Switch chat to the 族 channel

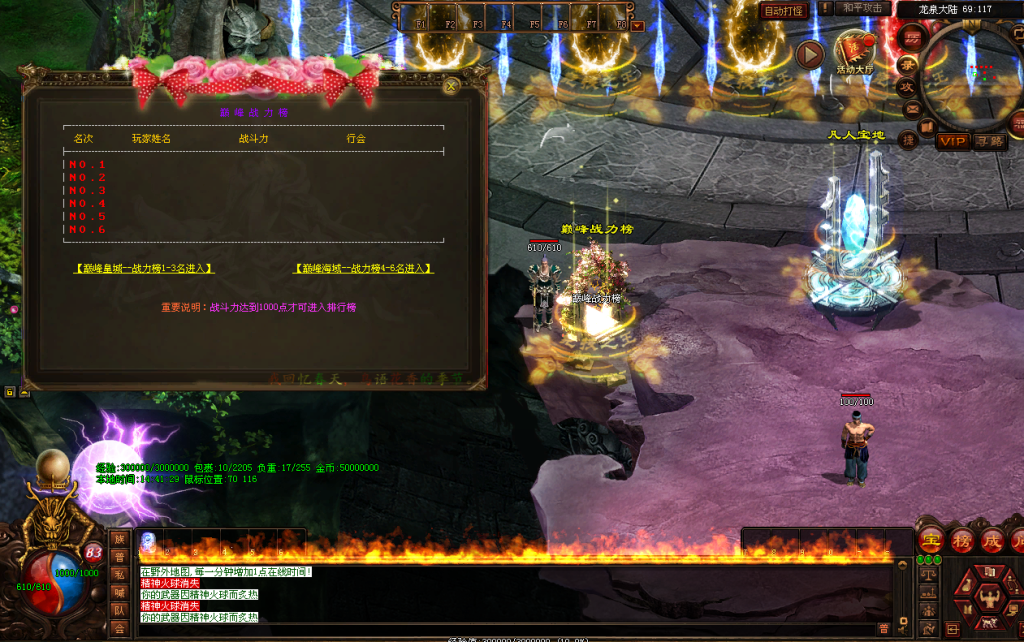coord(119,540)
